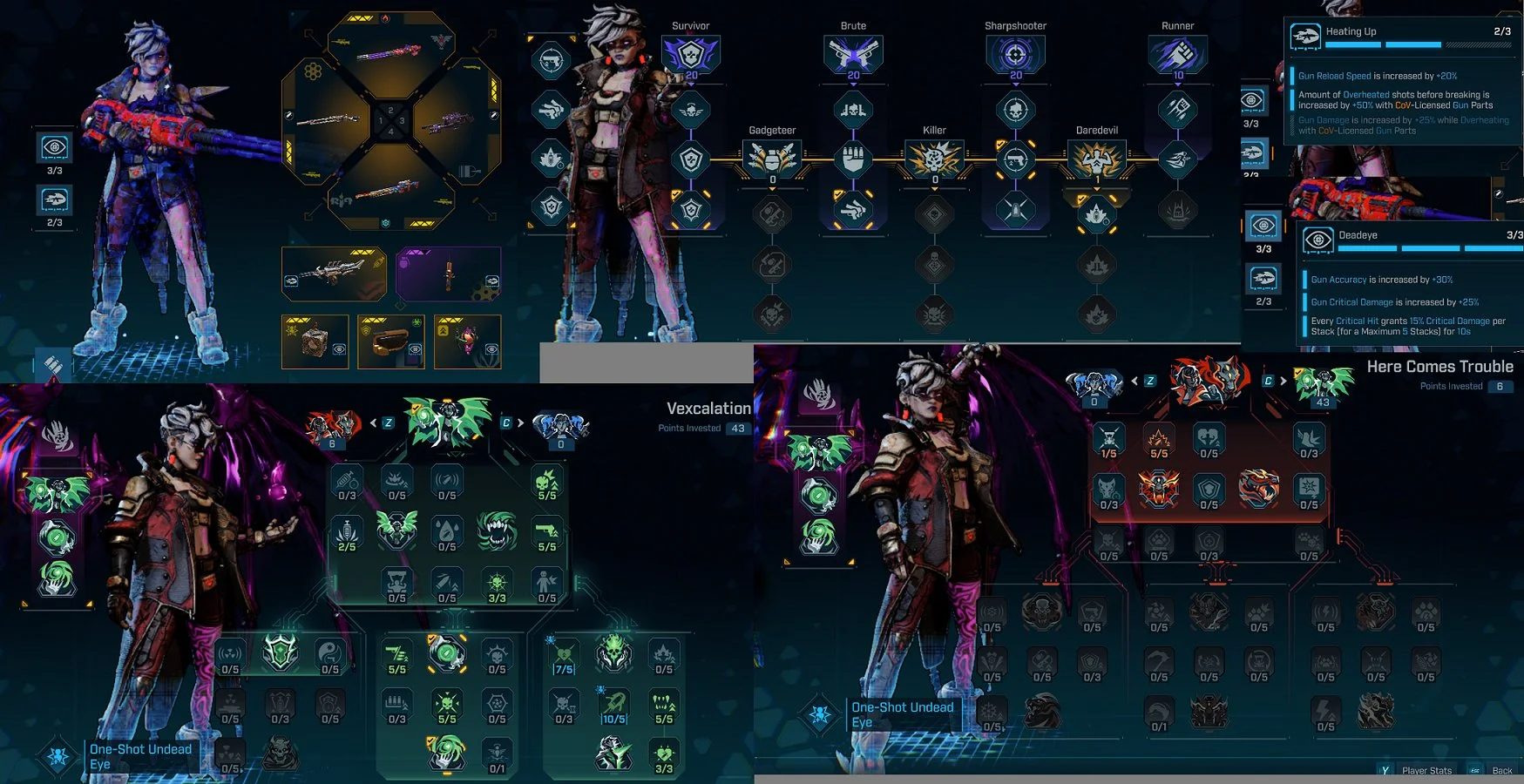Viewport: 1524px width, 784px height.
Task: Select the cube-shaped gear slot
Action: click(315, 341)
